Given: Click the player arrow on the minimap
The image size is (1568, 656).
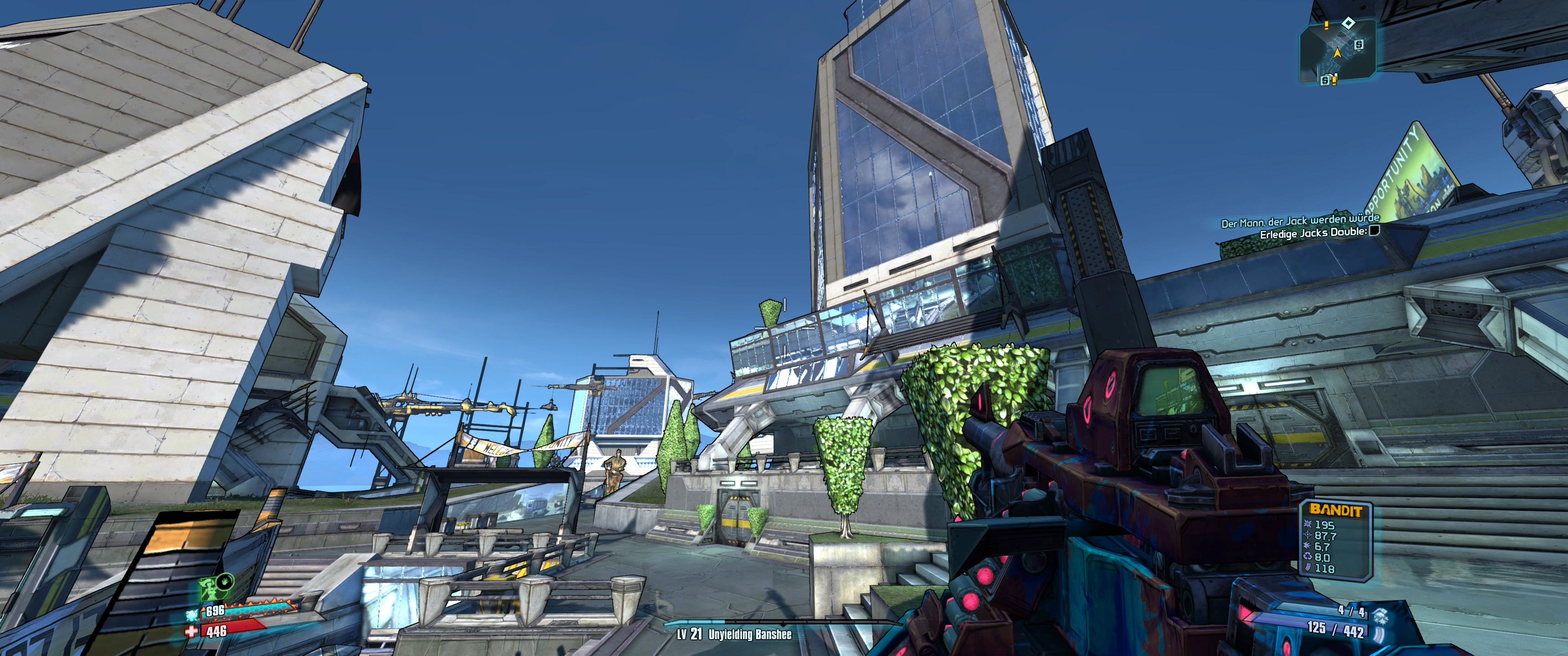Looking at the screenshot, I should (x=1337, y=53).
